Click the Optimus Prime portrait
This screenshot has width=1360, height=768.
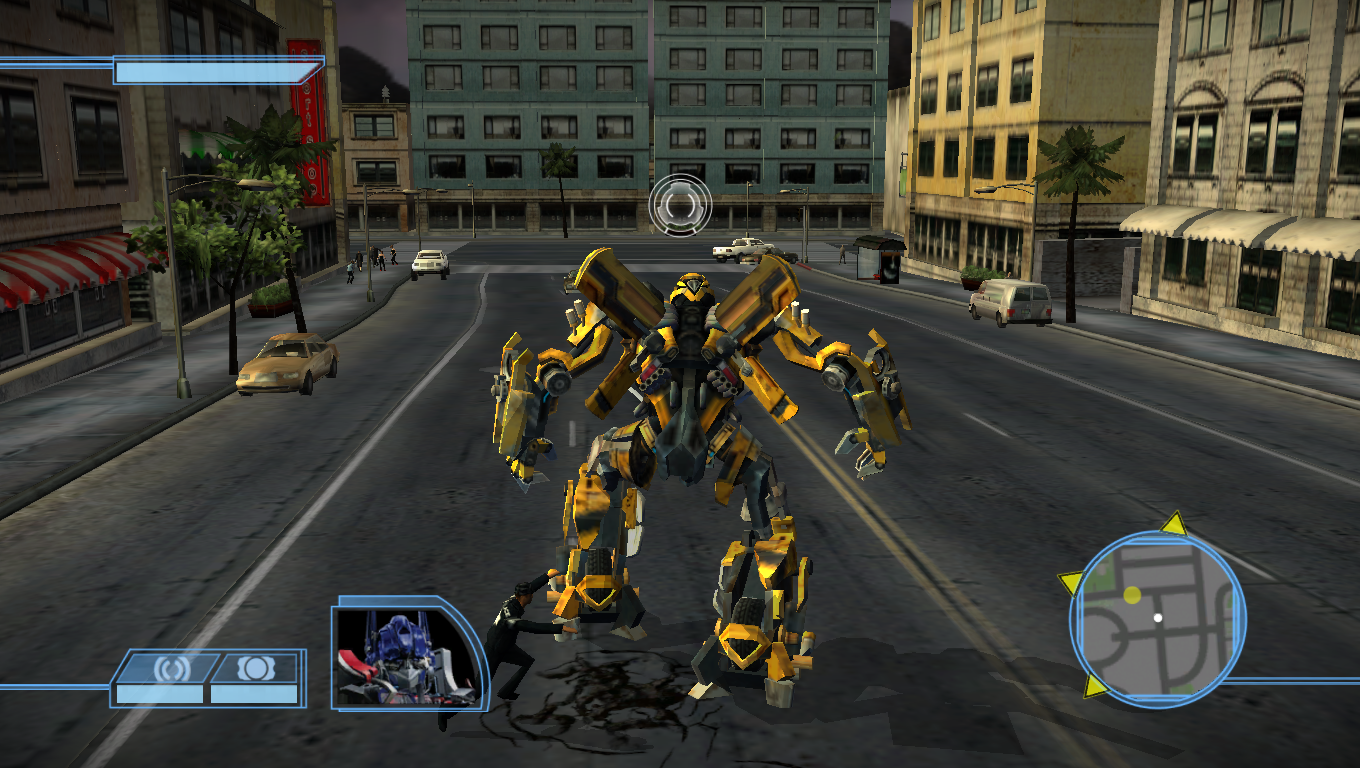click(398, 655)
